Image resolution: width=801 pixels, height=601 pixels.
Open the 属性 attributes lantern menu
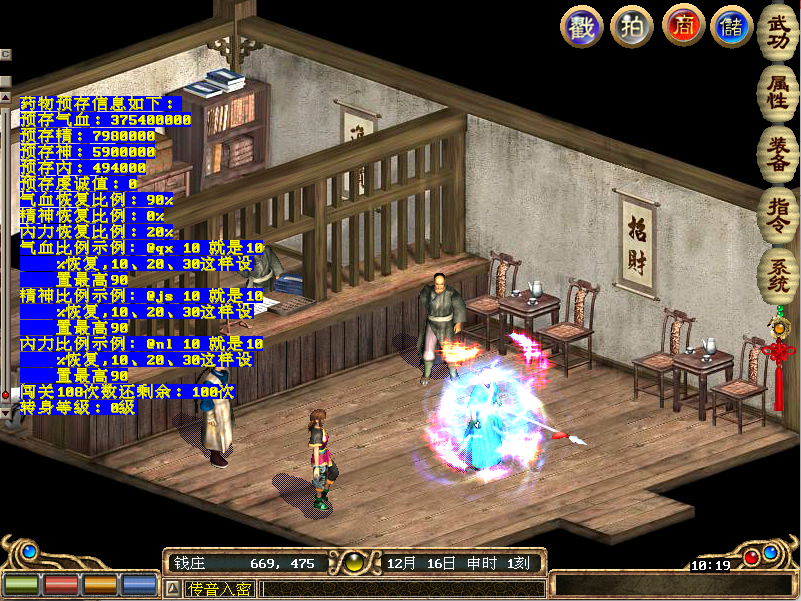tap(777, 88)
